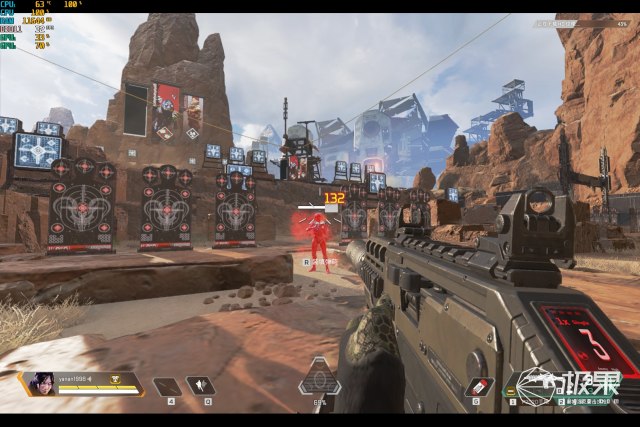Screen dimensions: 640x427
Task: Select the equipped rifle weapon slot
Action: click(535, 386)
